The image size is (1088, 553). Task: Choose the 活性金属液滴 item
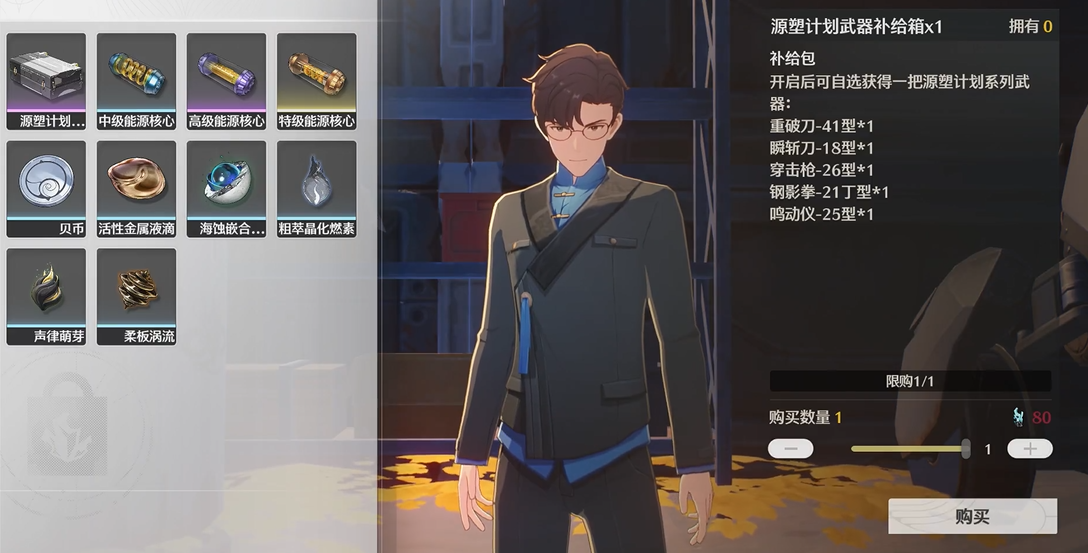(x=136, y=189)
